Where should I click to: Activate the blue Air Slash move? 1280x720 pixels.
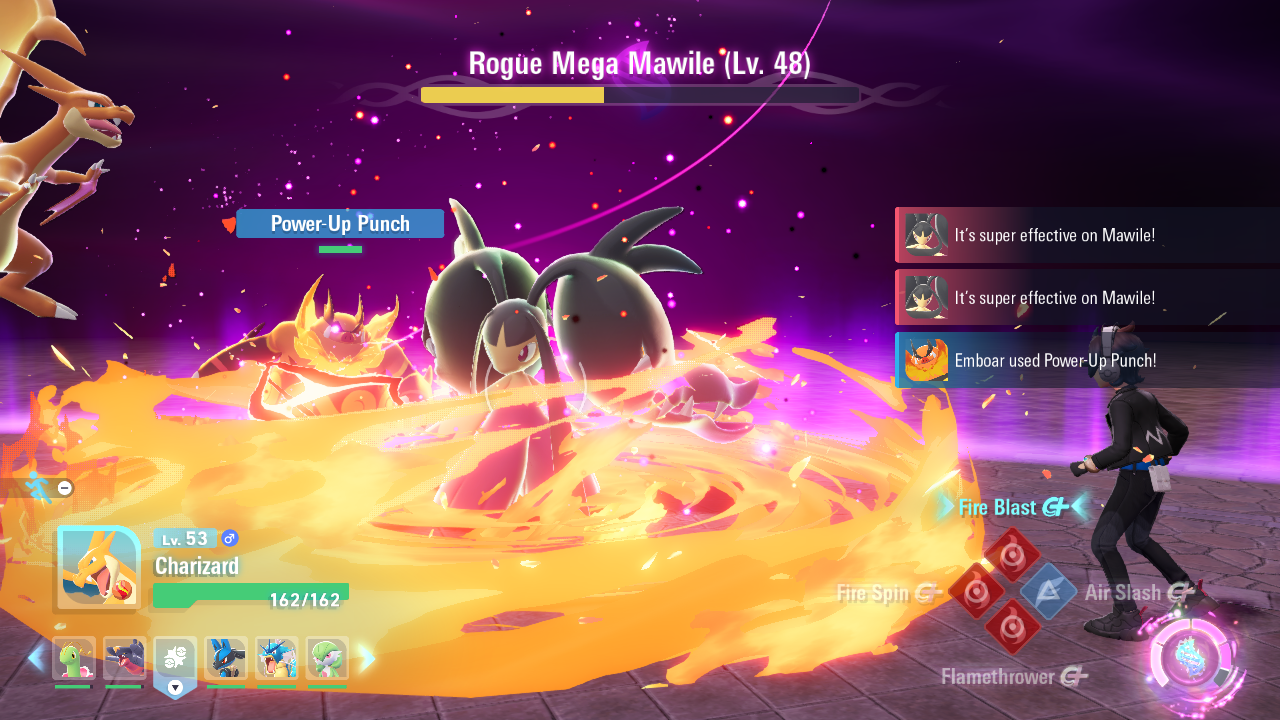coord(1048,591)
